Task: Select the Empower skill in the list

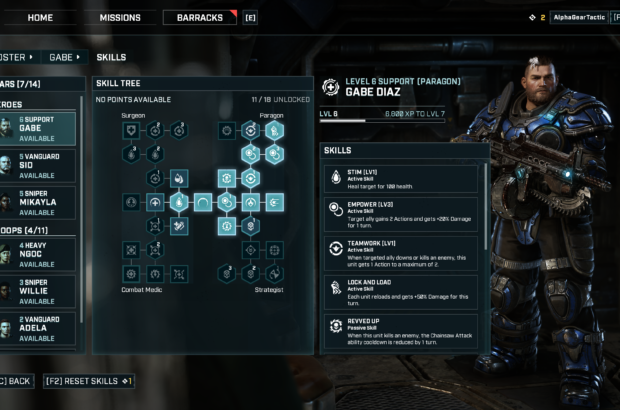Action: (x=402, y=213)
